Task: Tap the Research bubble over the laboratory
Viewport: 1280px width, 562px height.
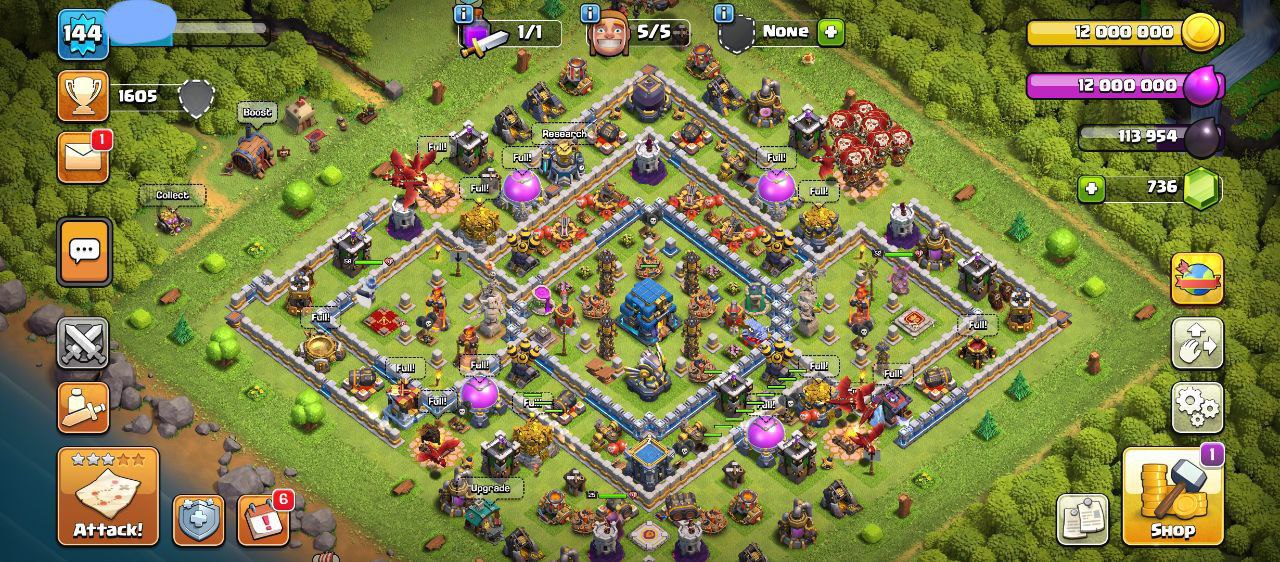Action: [x=564, y=134]
